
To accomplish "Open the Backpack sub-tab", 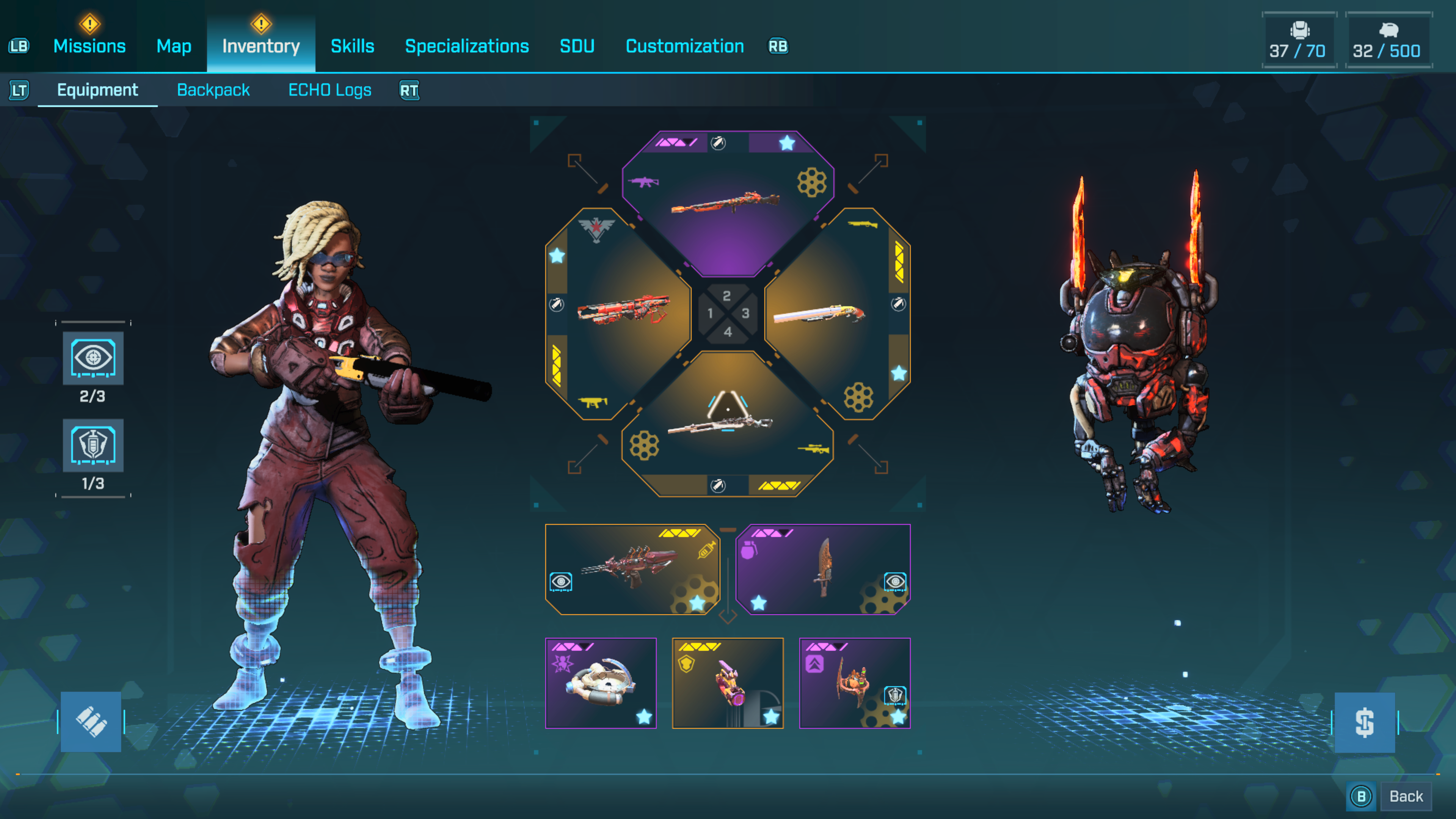I will 213,90.
